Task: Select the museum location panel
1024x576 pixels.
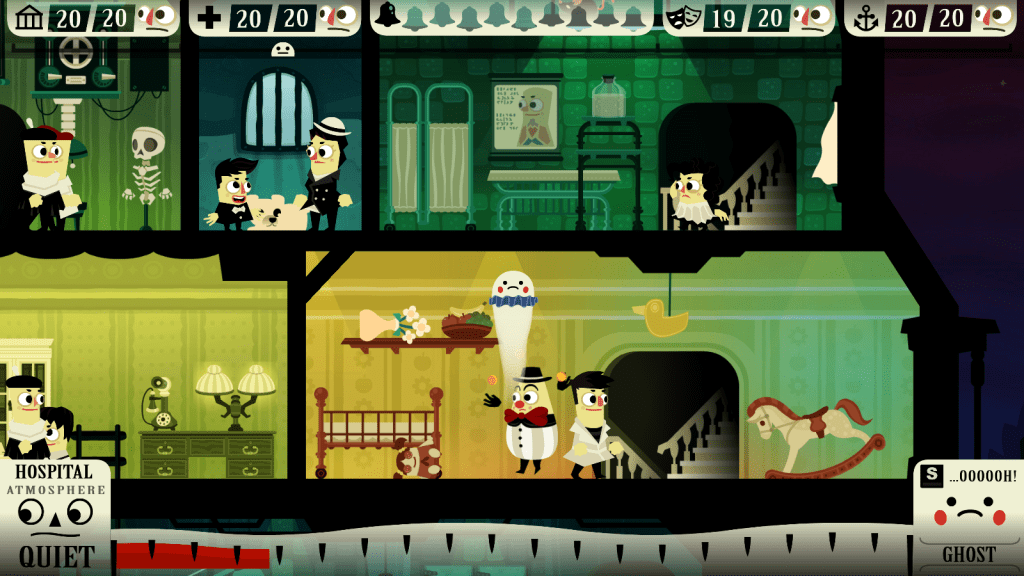Action: coord(90,17)
